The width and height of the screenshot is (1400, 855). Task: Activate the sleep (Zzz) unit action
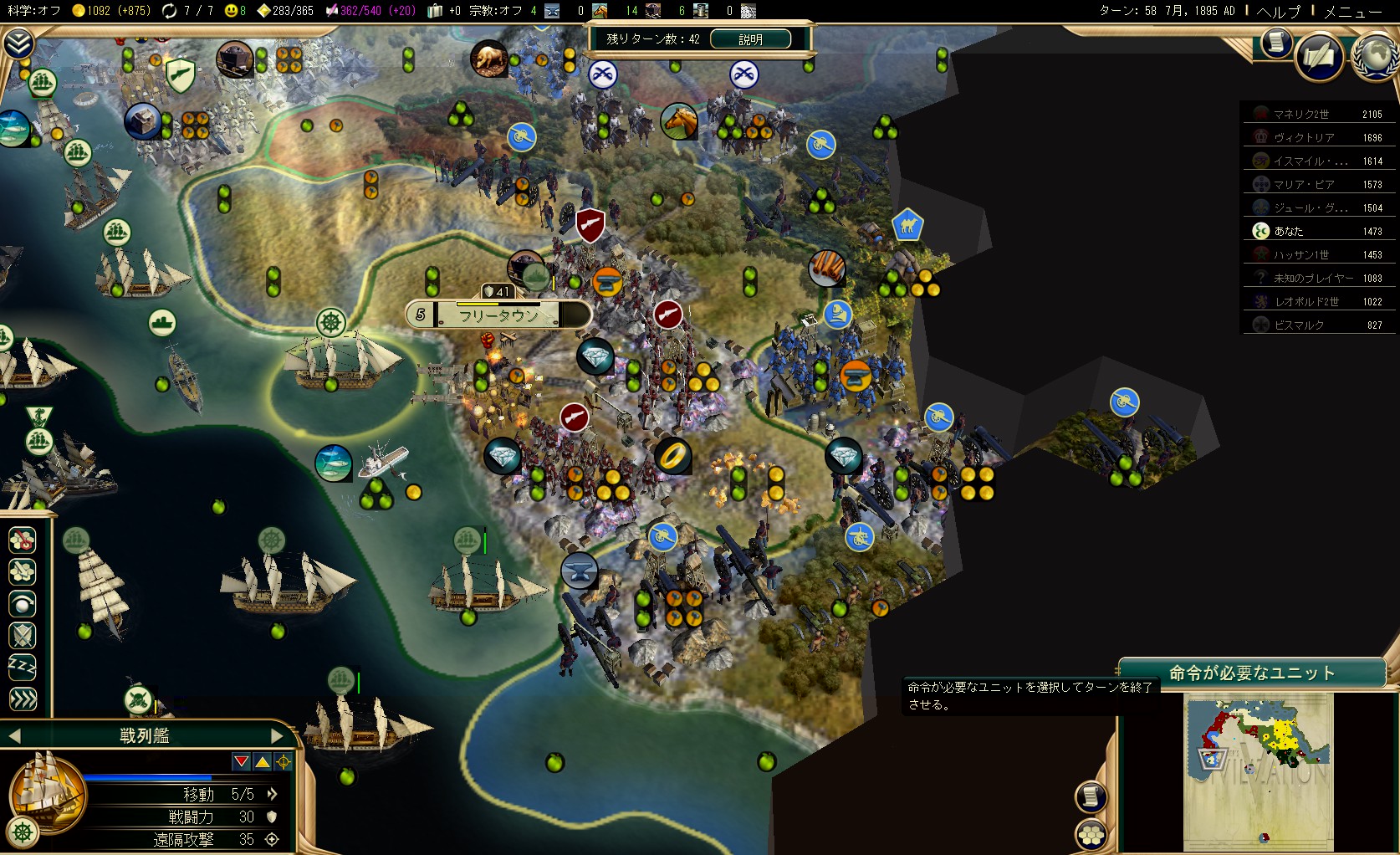point(23,667)
